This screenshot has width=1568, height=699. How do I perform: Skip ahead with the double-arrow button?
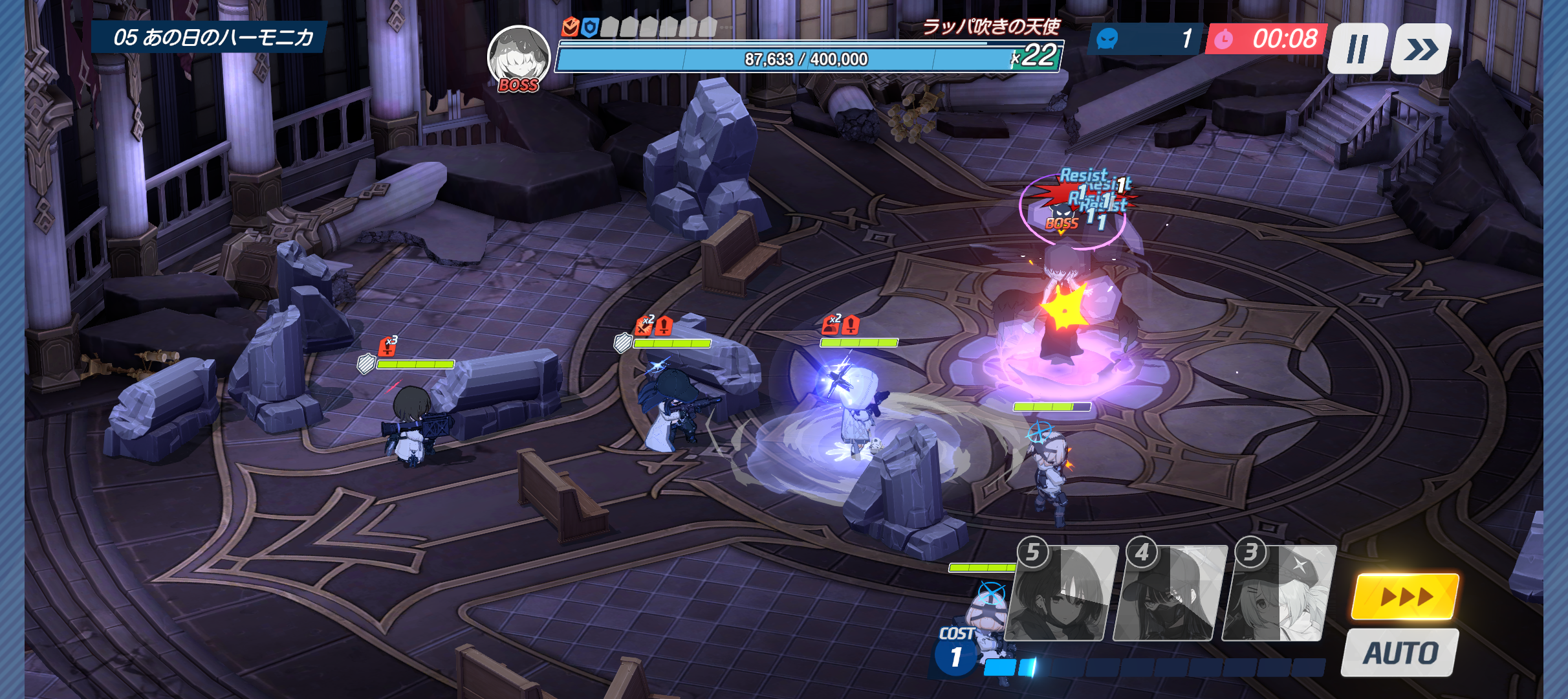coord(1421,49)
